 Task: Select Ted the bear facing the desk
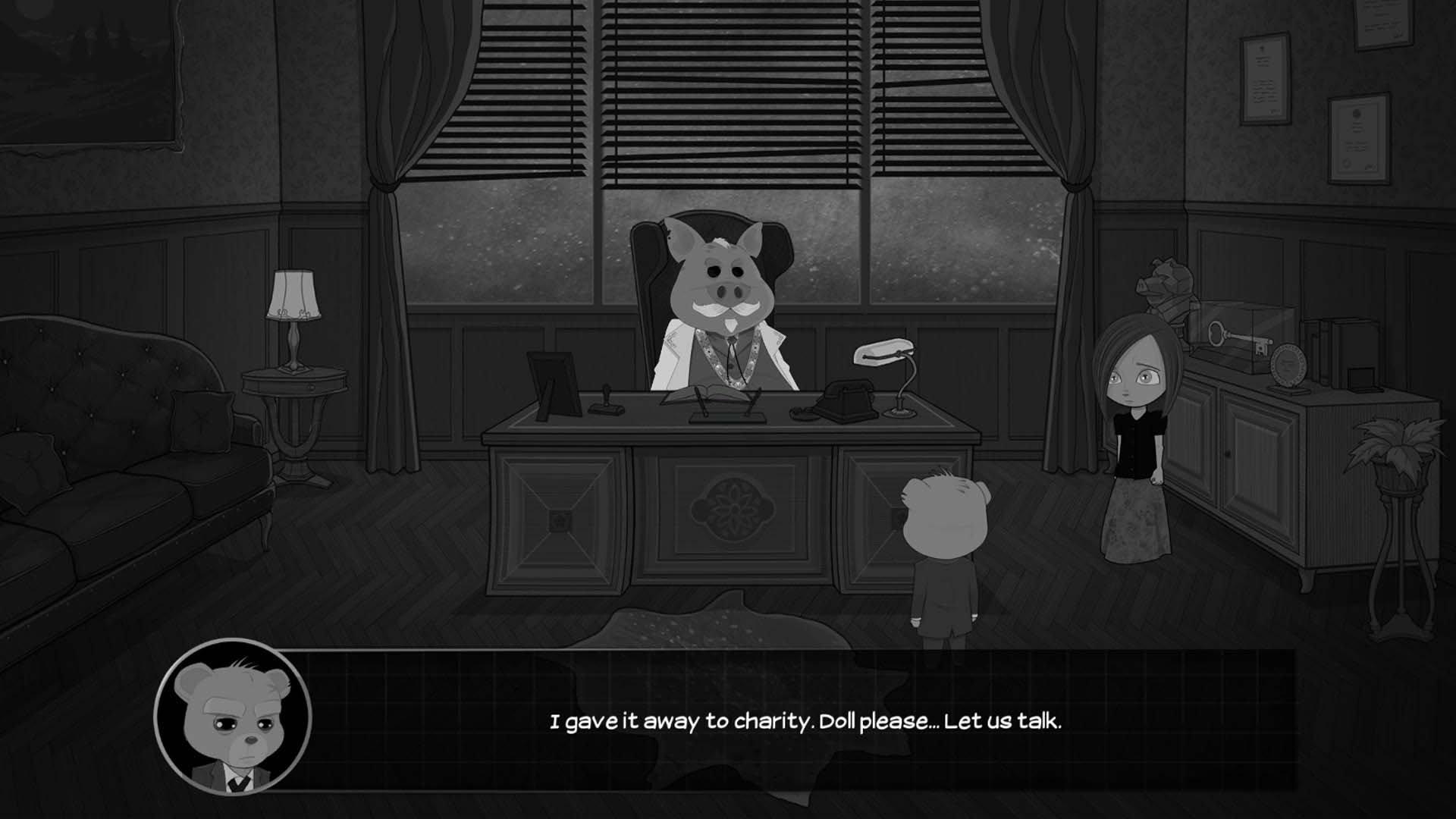tap(943, 561)
